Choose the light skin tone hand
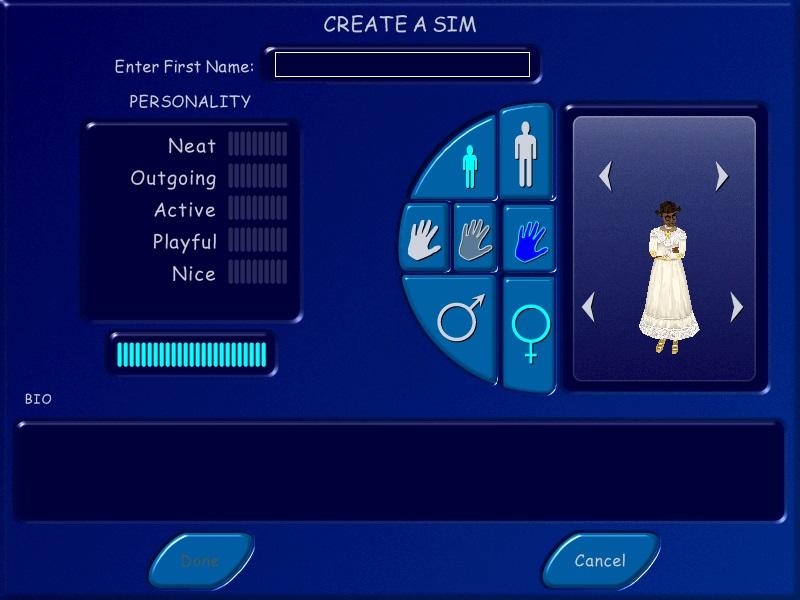This screenshot has height=600, width=800. pos(425,240)
